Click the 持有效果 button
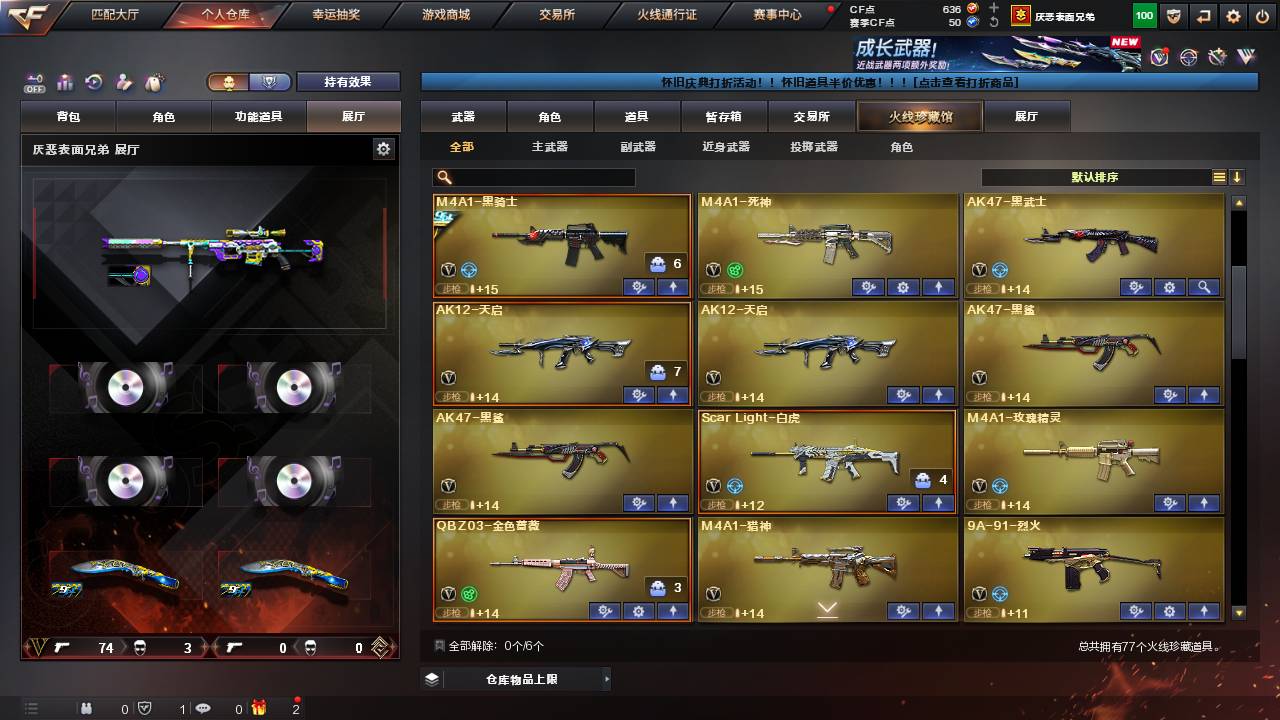 [348, 81]
